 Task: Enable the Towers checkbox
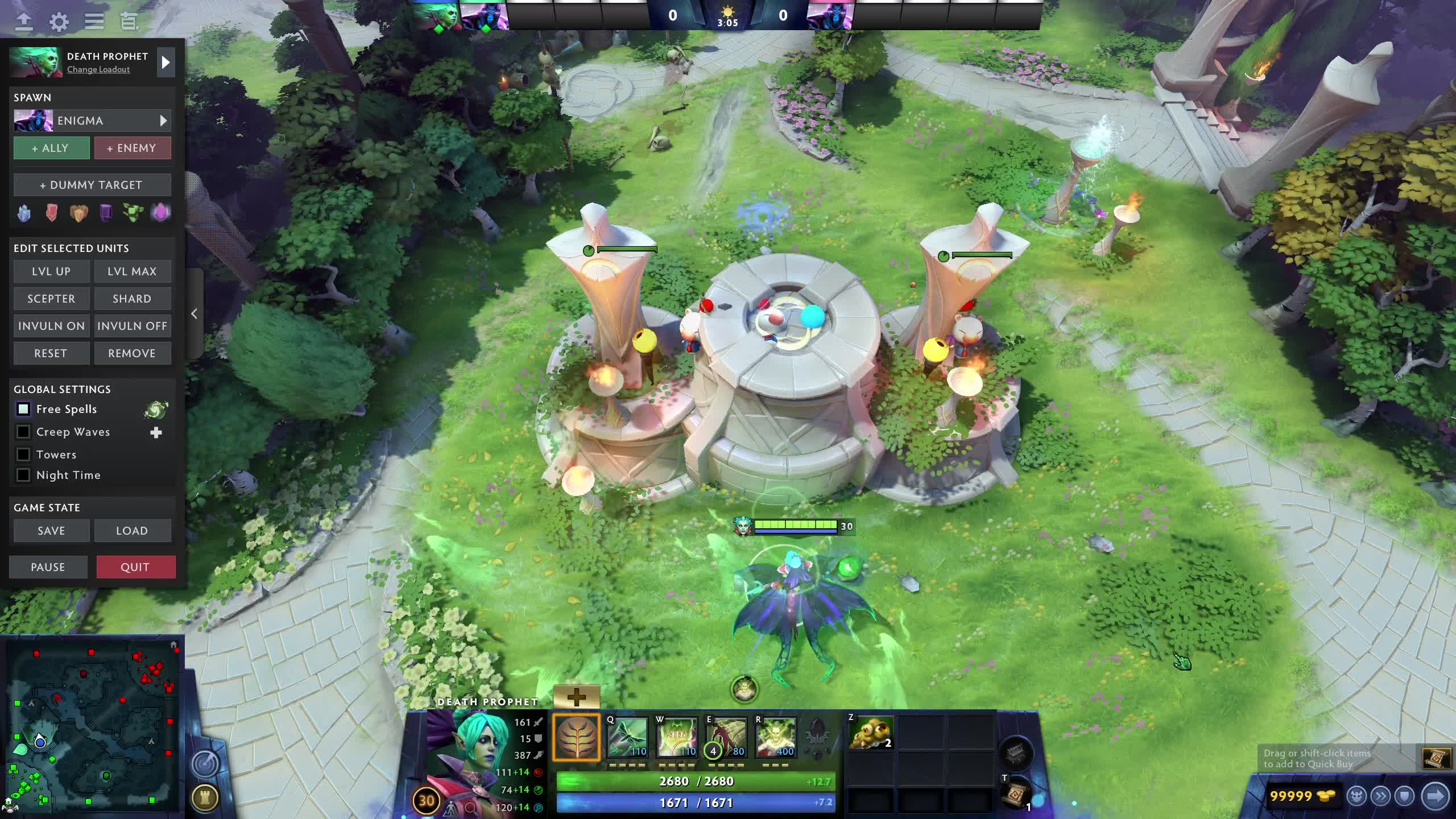point(23,454)
